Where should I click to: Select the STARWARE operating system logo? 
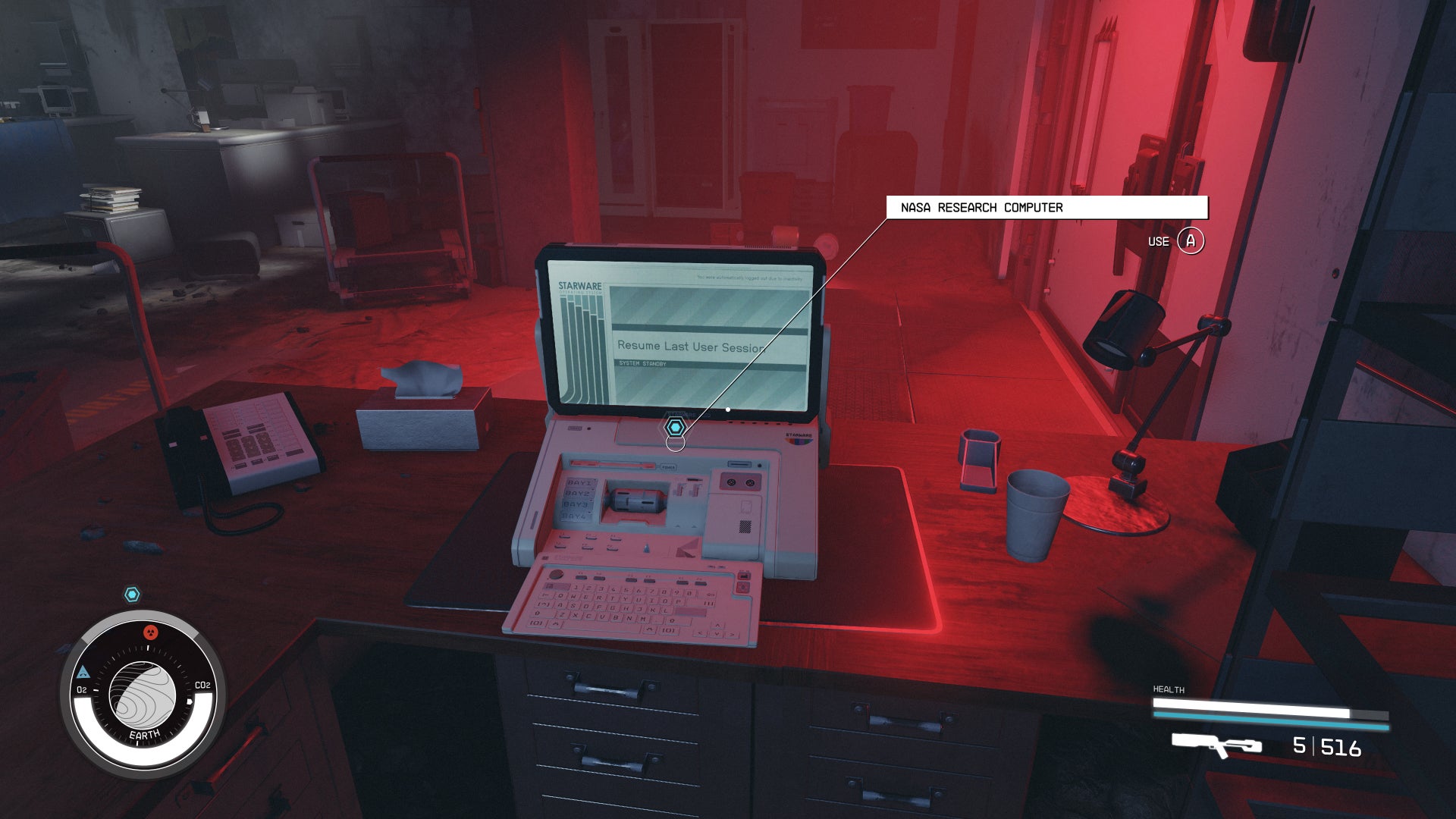pos(581,288)
